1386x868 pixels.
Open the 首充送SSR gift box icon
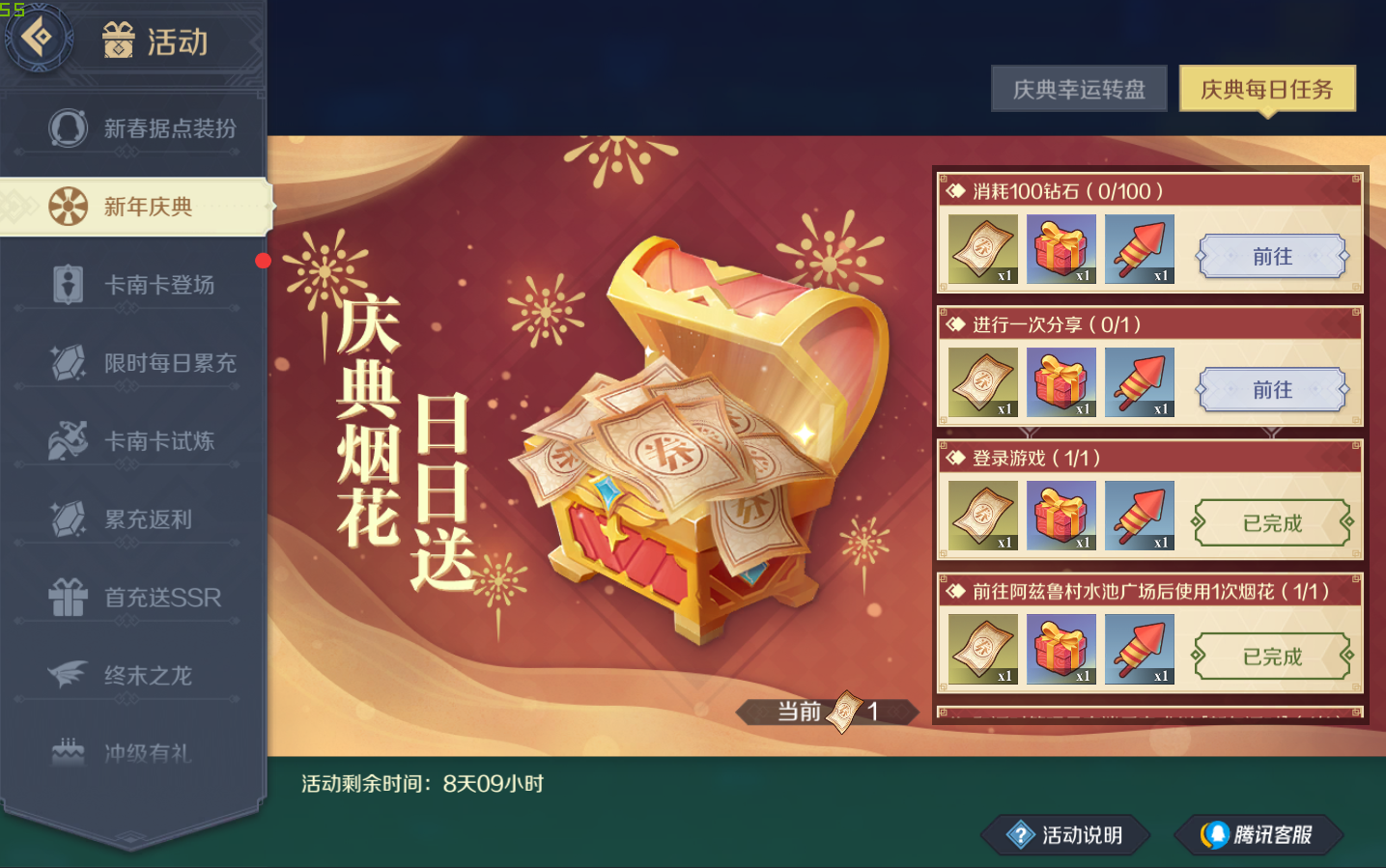(x=68, y=598)
